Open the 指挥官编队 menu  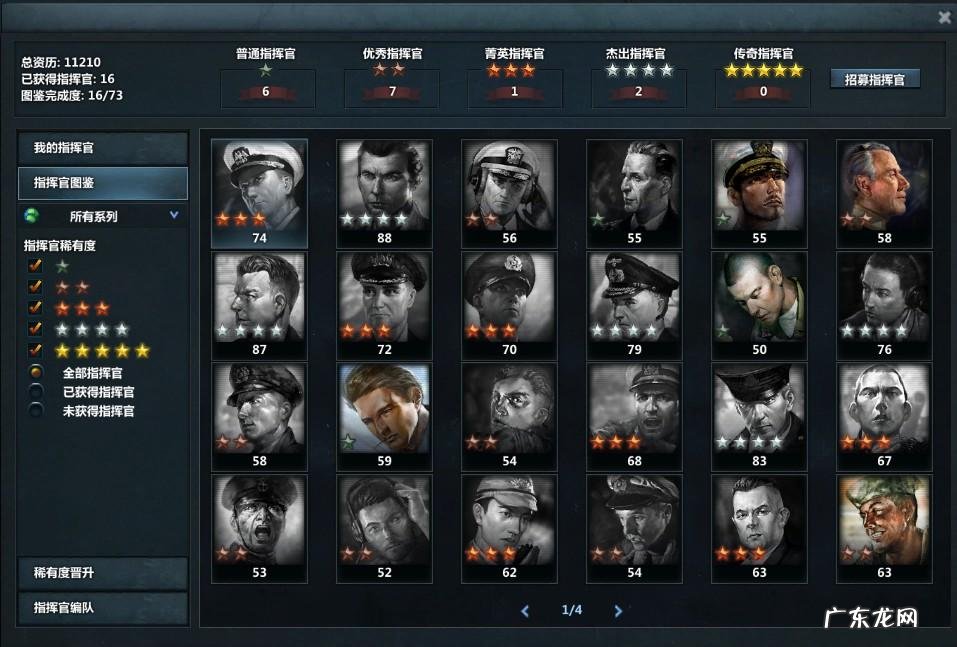pos(103,608)
